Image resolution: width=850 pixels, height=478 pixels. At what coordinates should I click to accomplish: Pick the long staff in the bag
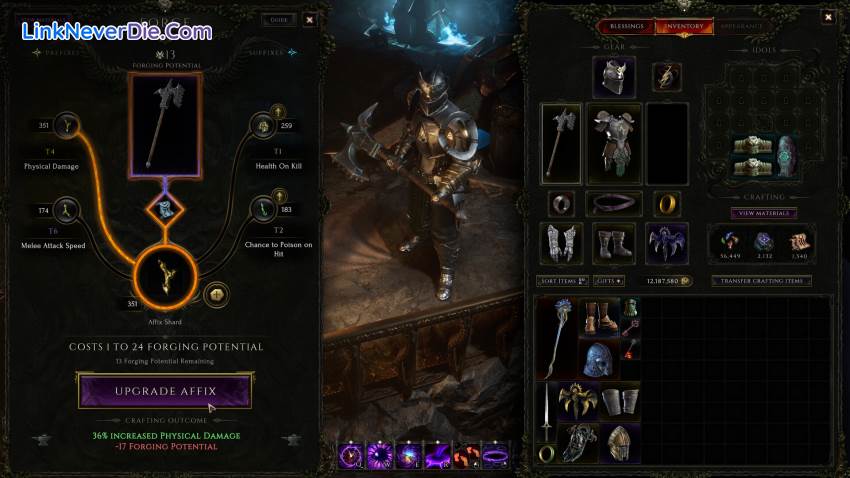[x=558, y=335]
